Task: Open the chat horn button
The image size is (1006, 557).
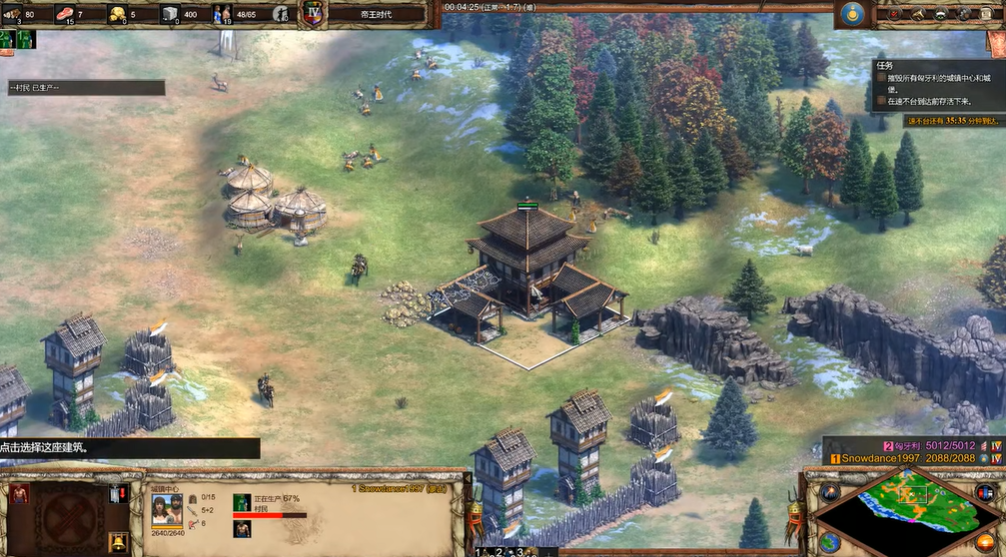Action: [917, 14]
